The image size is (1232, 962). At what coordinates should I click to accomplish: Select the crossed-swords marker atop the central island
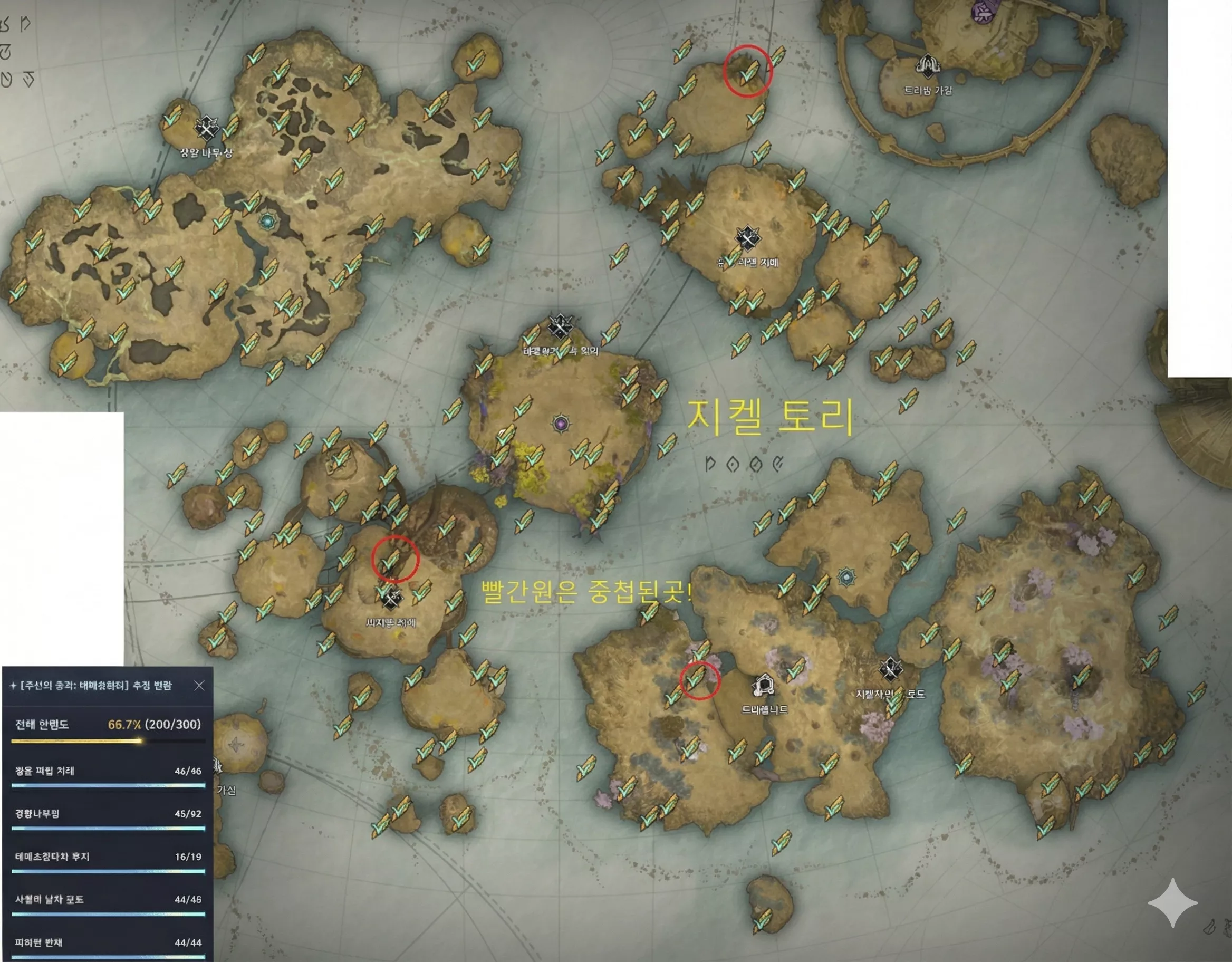[560, 326]
